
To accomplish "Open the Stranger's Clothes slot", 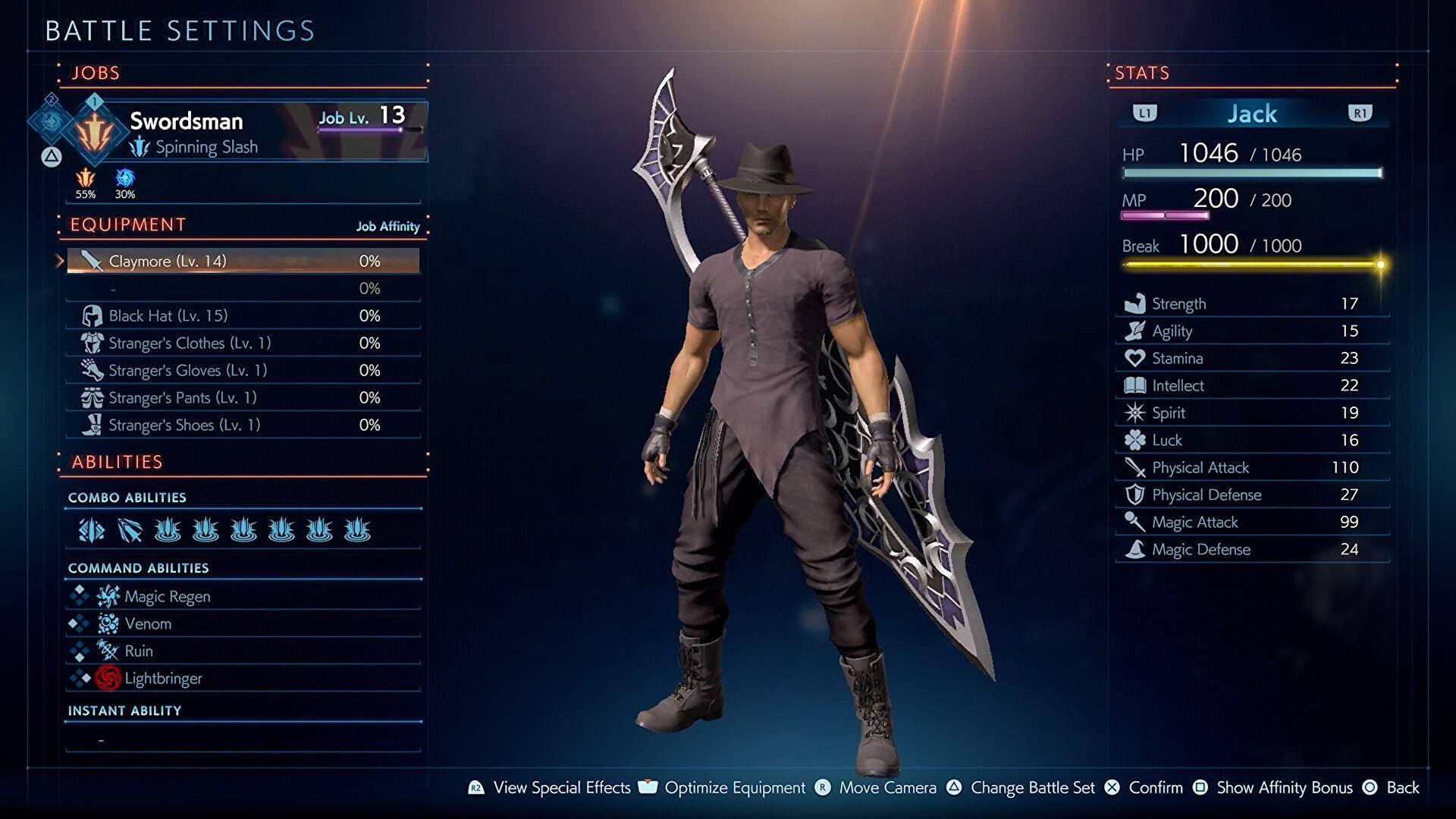I will coord(243,343).
